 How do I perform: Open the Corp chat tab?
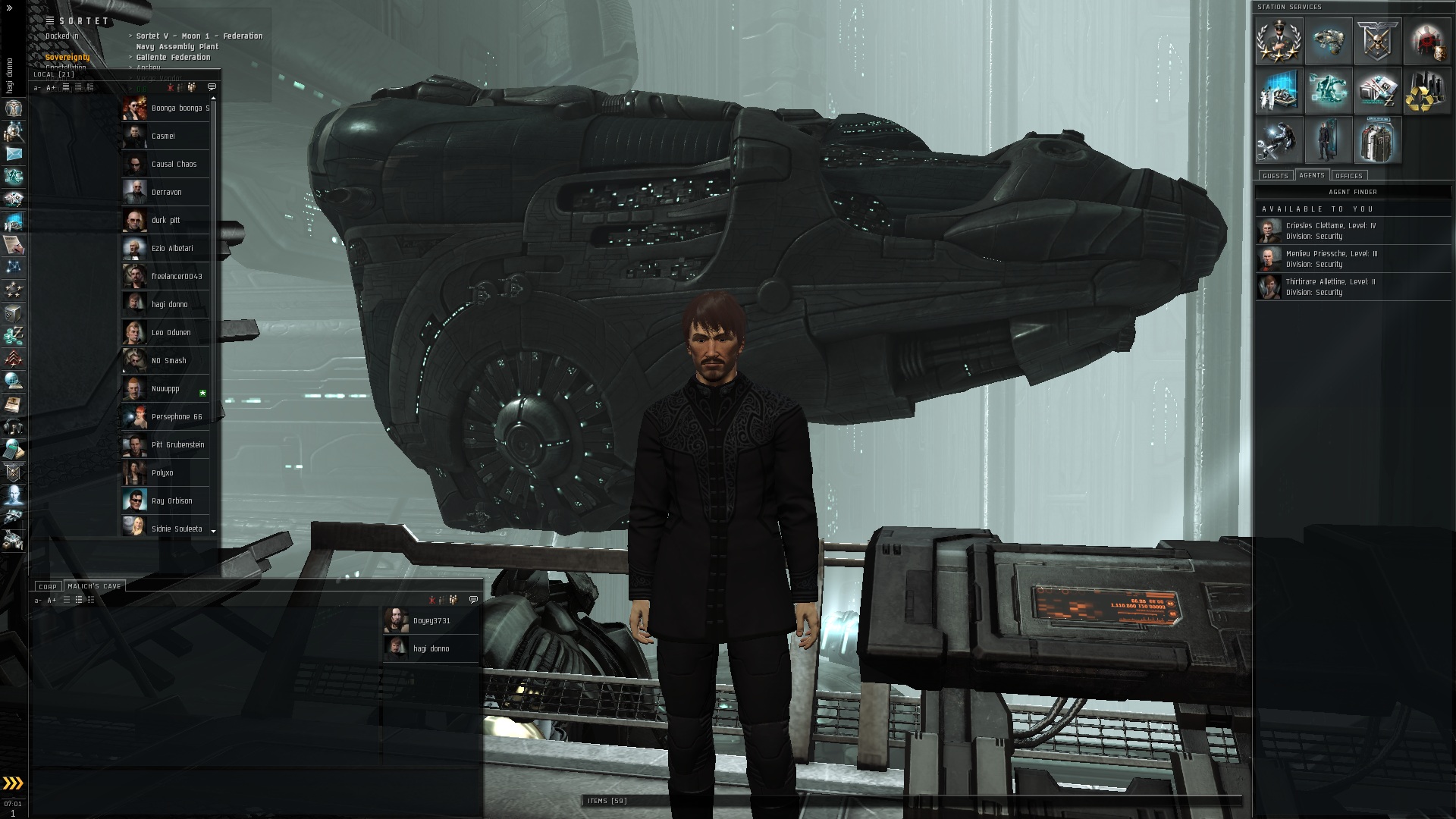48,586
